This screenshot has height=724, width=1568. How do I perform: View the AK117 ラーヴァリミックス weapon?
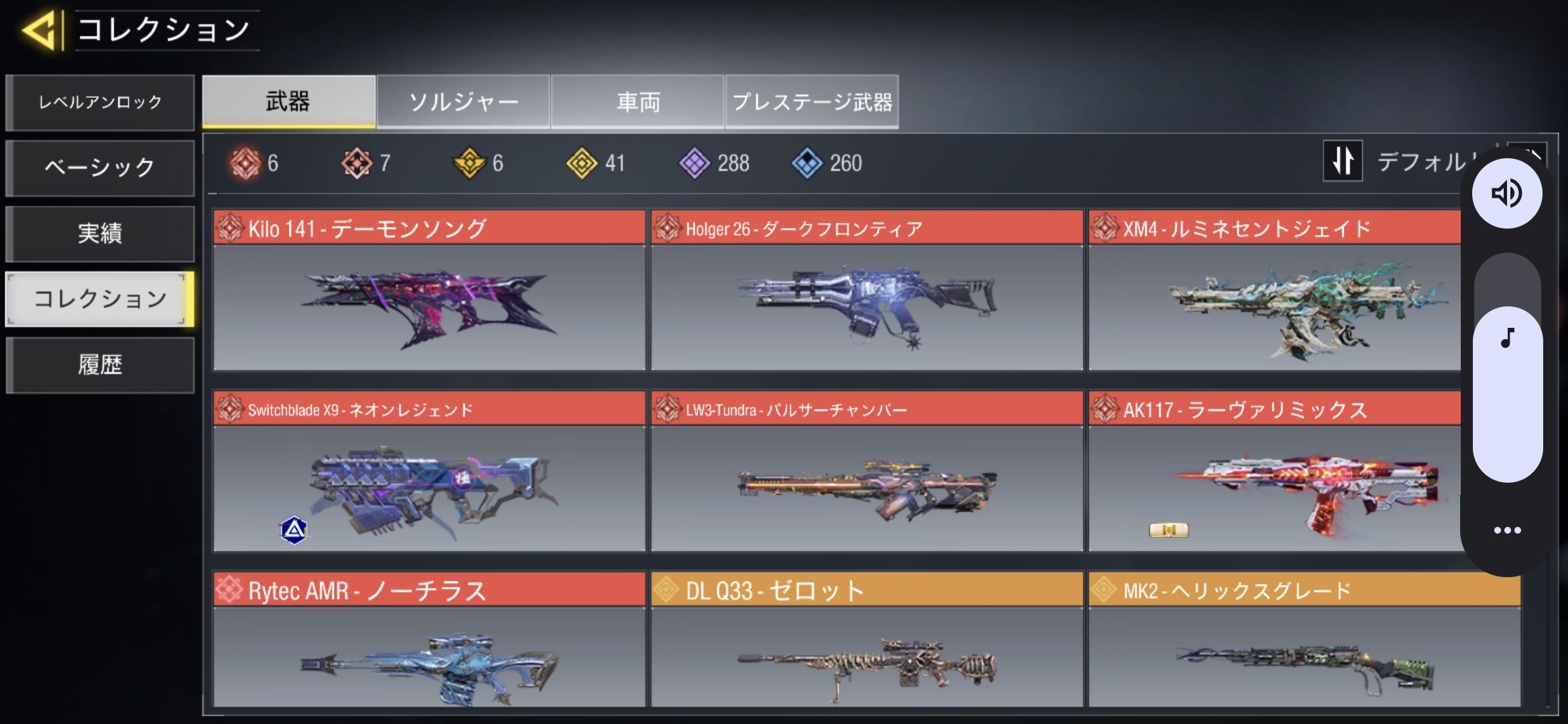(1273, 471)
